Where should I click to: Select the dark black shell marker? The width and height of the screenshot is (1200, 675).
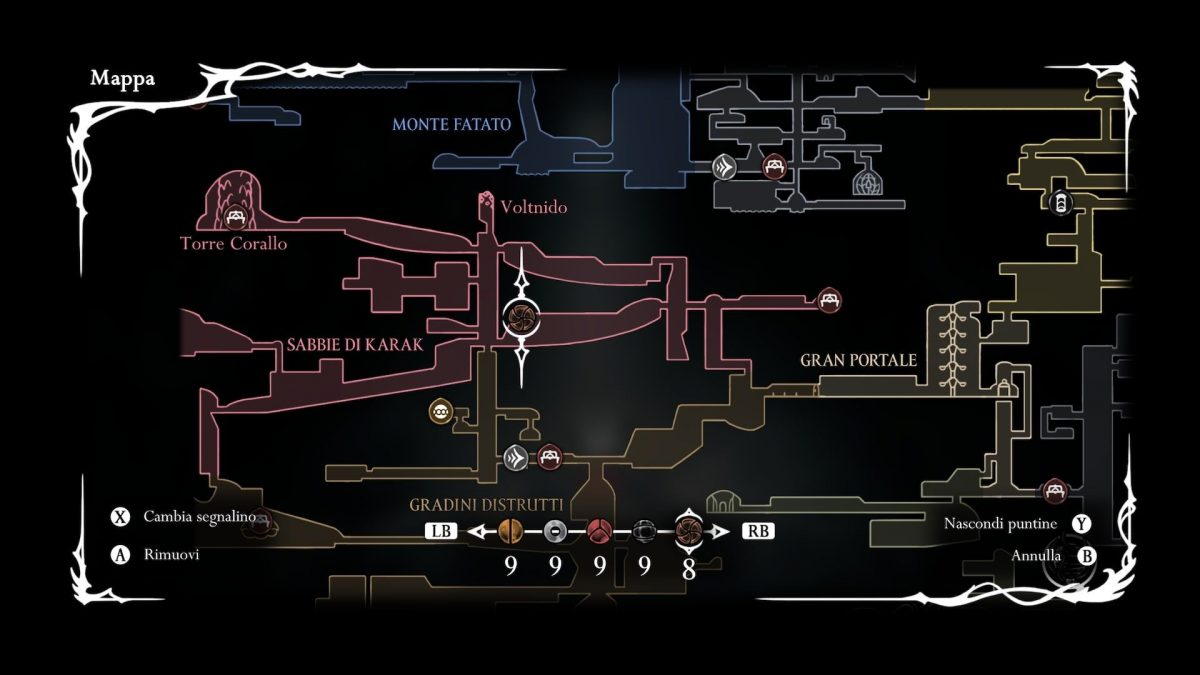pos(644,532)
